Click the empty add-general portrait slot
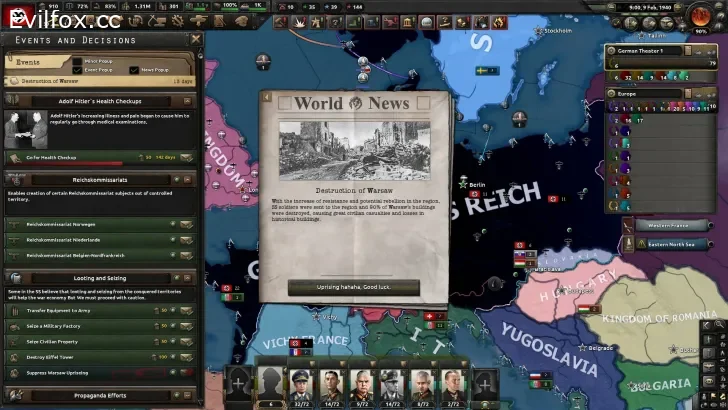 click(238, 381)
